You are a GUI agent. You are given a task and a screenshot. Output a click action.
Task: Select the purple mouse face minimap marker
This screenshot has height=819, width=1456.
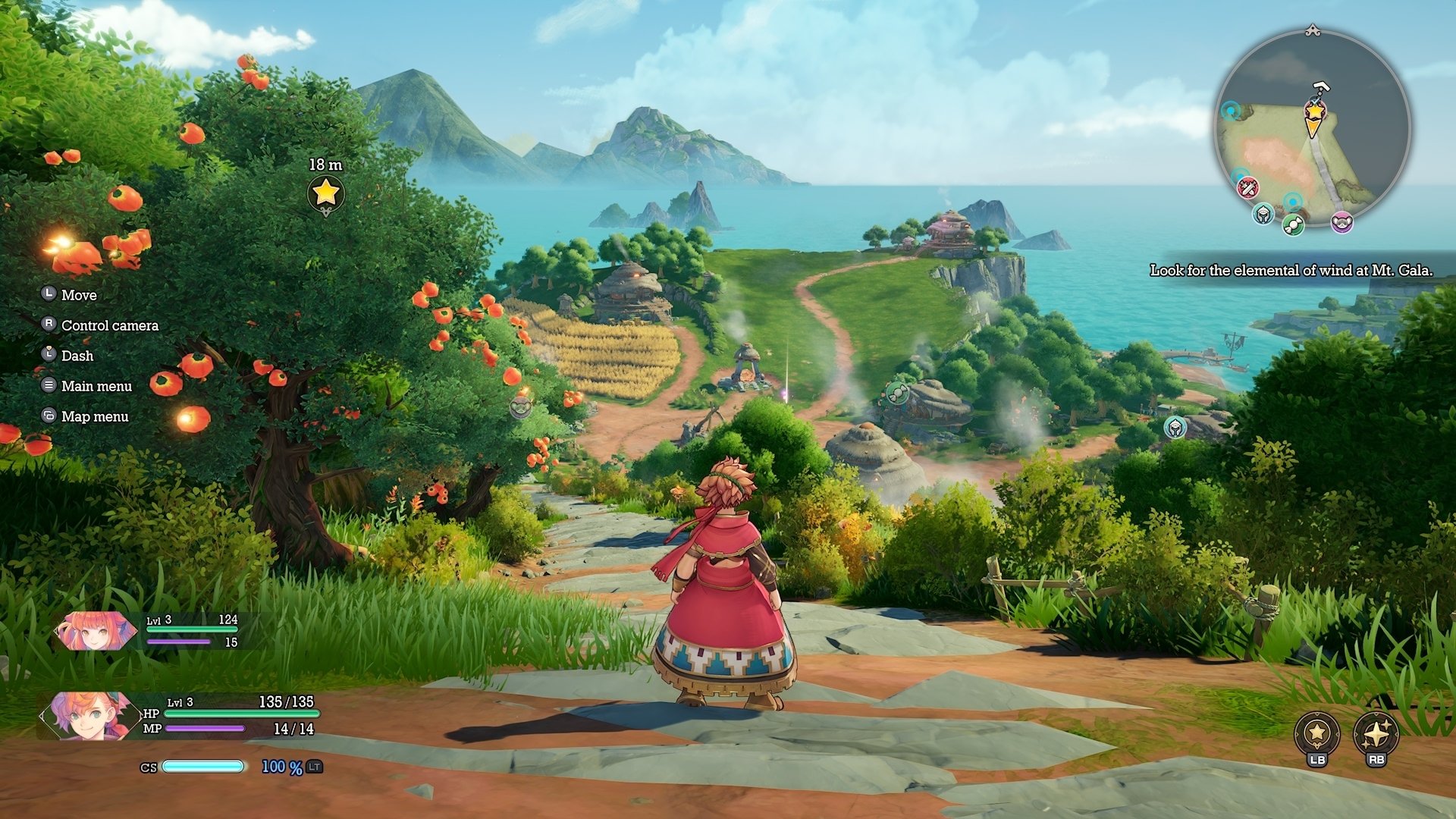pyautogui.click(x=1341, y=222)
